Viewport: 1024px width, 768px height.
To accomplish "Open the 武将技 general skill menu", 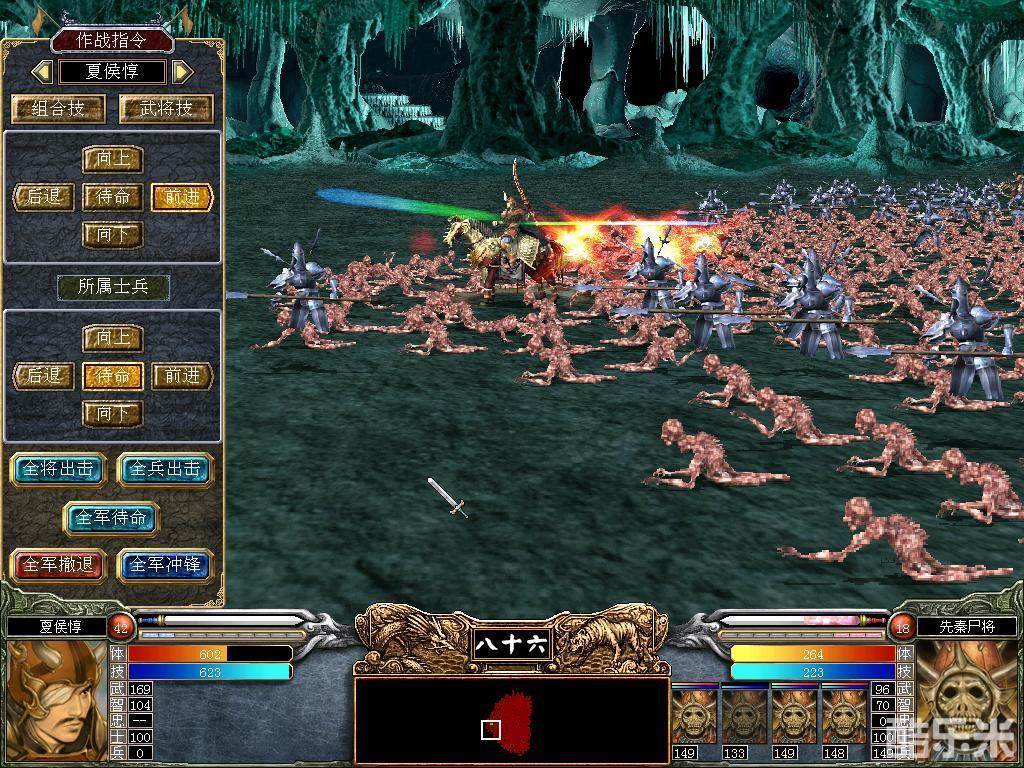I will coord(166,108).
